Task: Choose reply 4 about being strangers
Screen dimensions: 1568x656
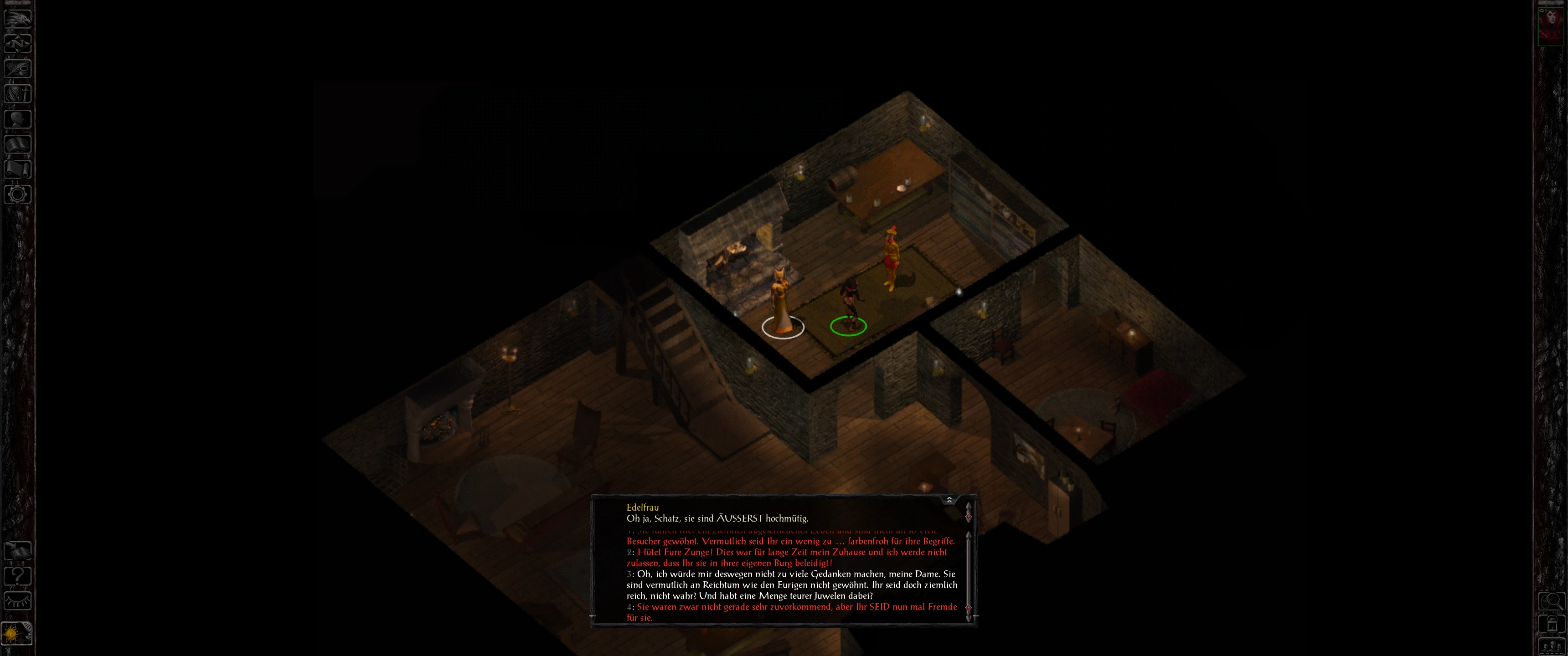Action: tap(791, 612)
